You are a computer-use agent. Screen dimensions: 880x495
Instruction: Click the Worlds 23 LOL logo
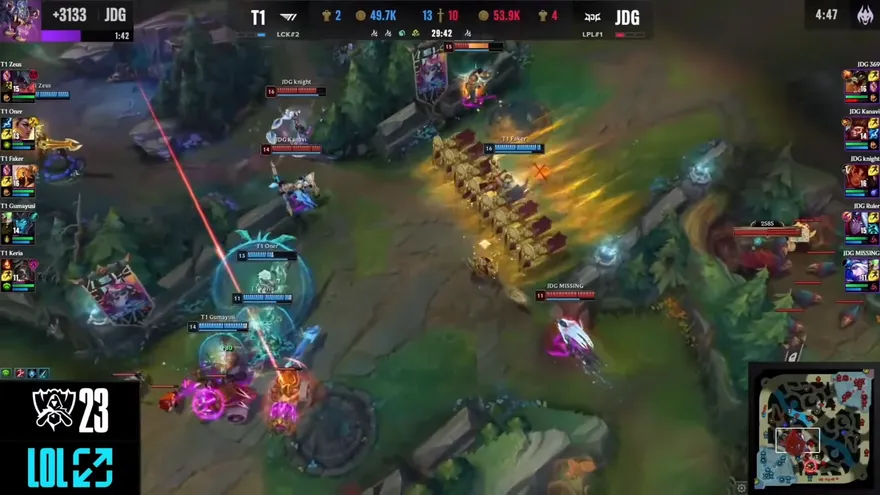(x=70, y=438)
